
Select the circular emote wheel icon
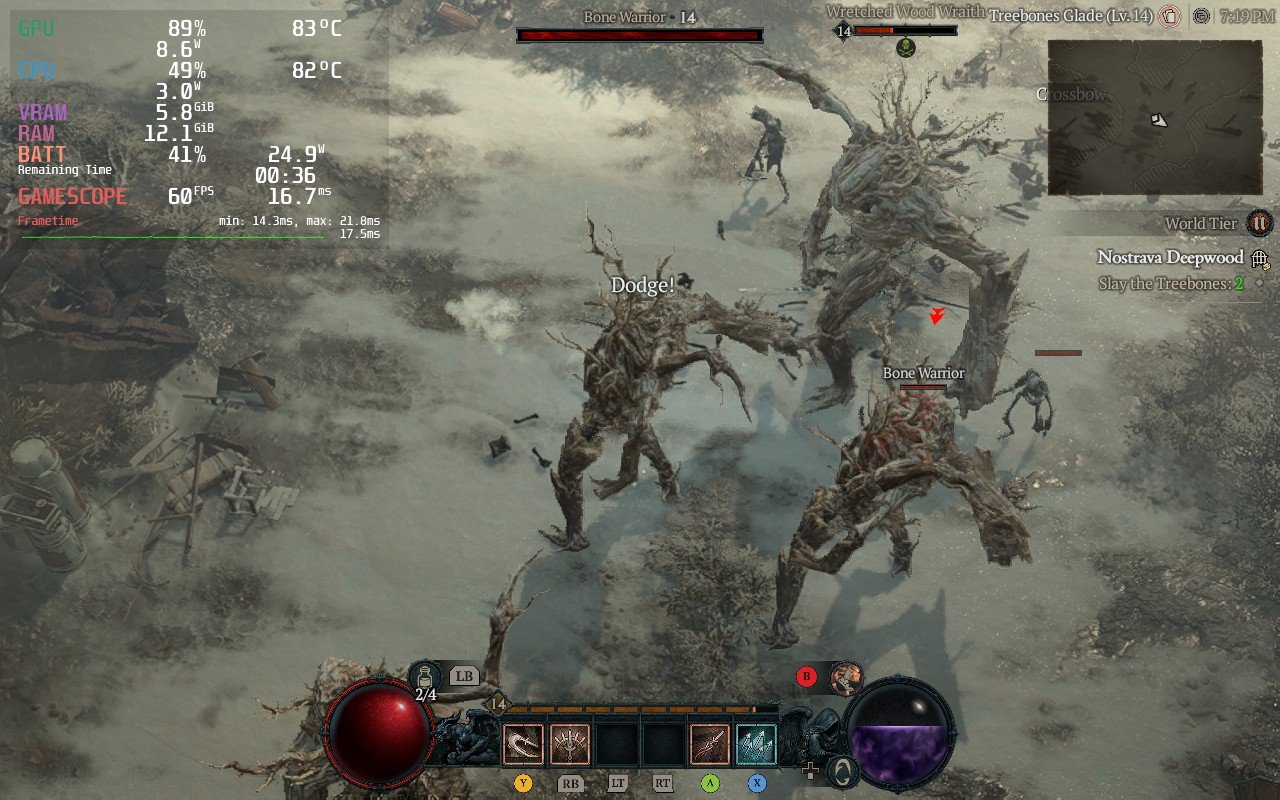click(x=845, y=771)
